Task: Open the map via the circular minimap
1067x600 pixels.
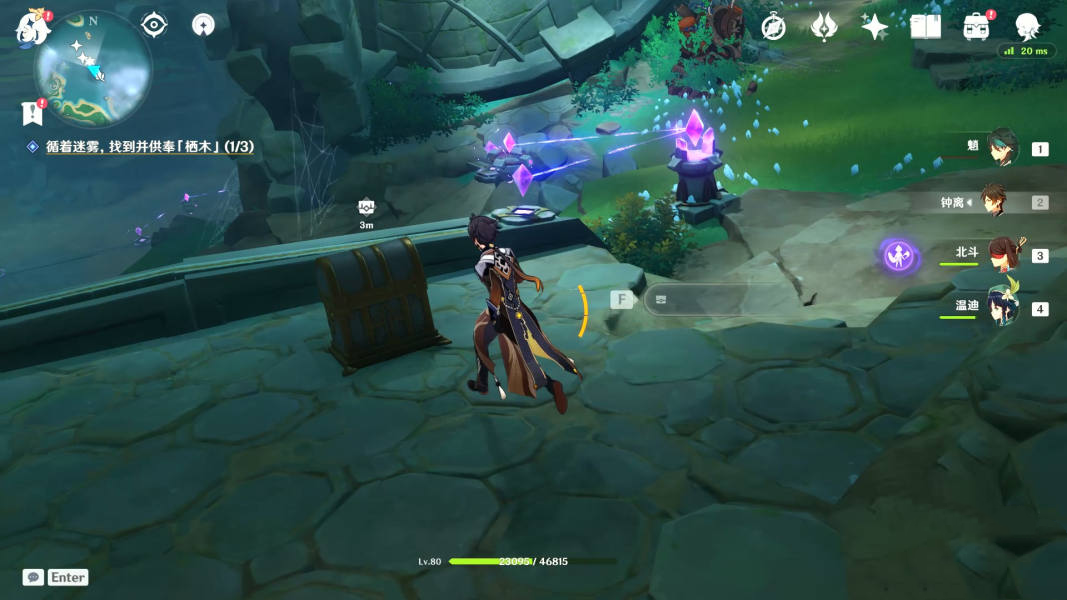Action: tap(93, 68)
